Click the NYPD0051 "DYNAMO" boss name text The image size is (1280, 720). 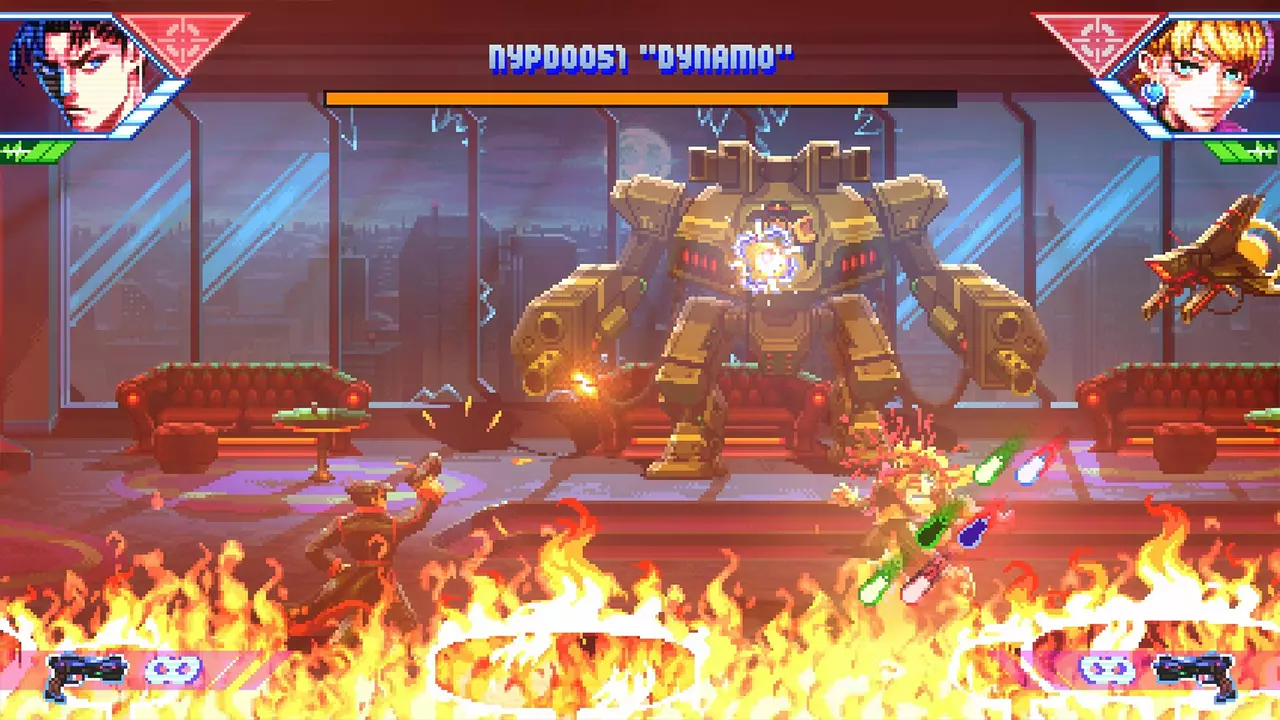click(x=640, y=58)
